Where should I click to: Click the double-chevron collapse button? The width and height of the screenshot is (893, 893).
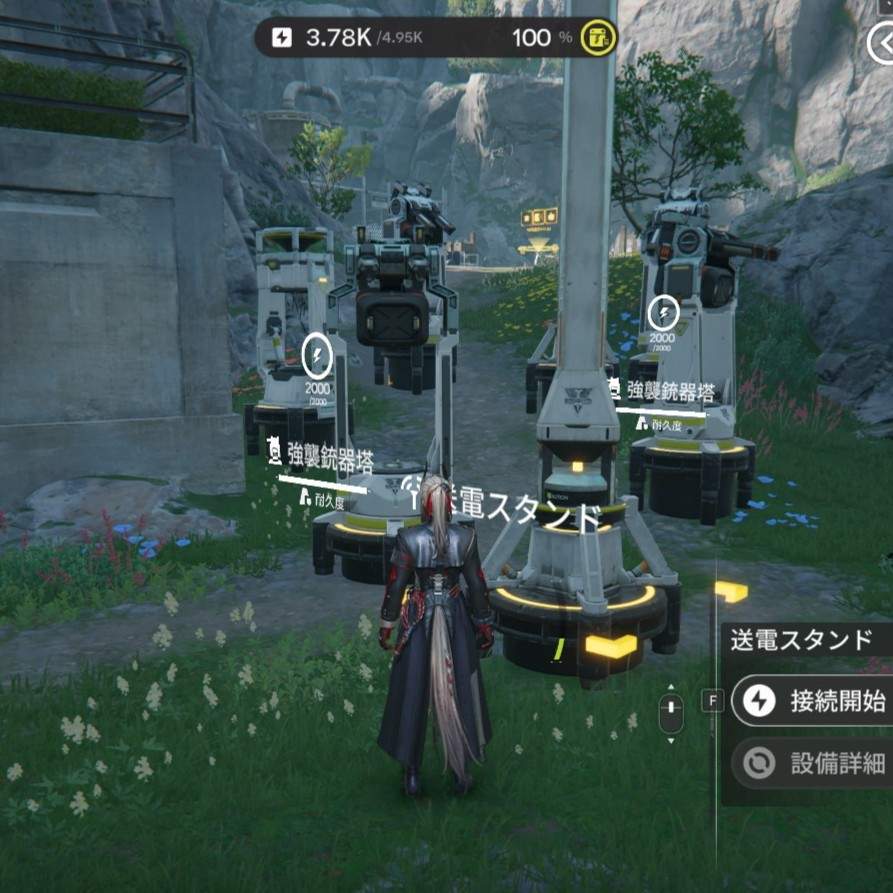[x=881, y=45]
